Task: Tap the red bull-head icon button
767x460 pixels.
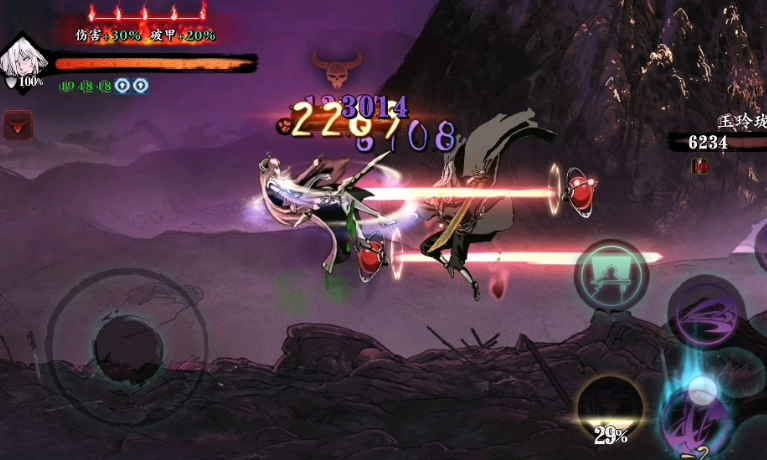Action: click(18, 125)
